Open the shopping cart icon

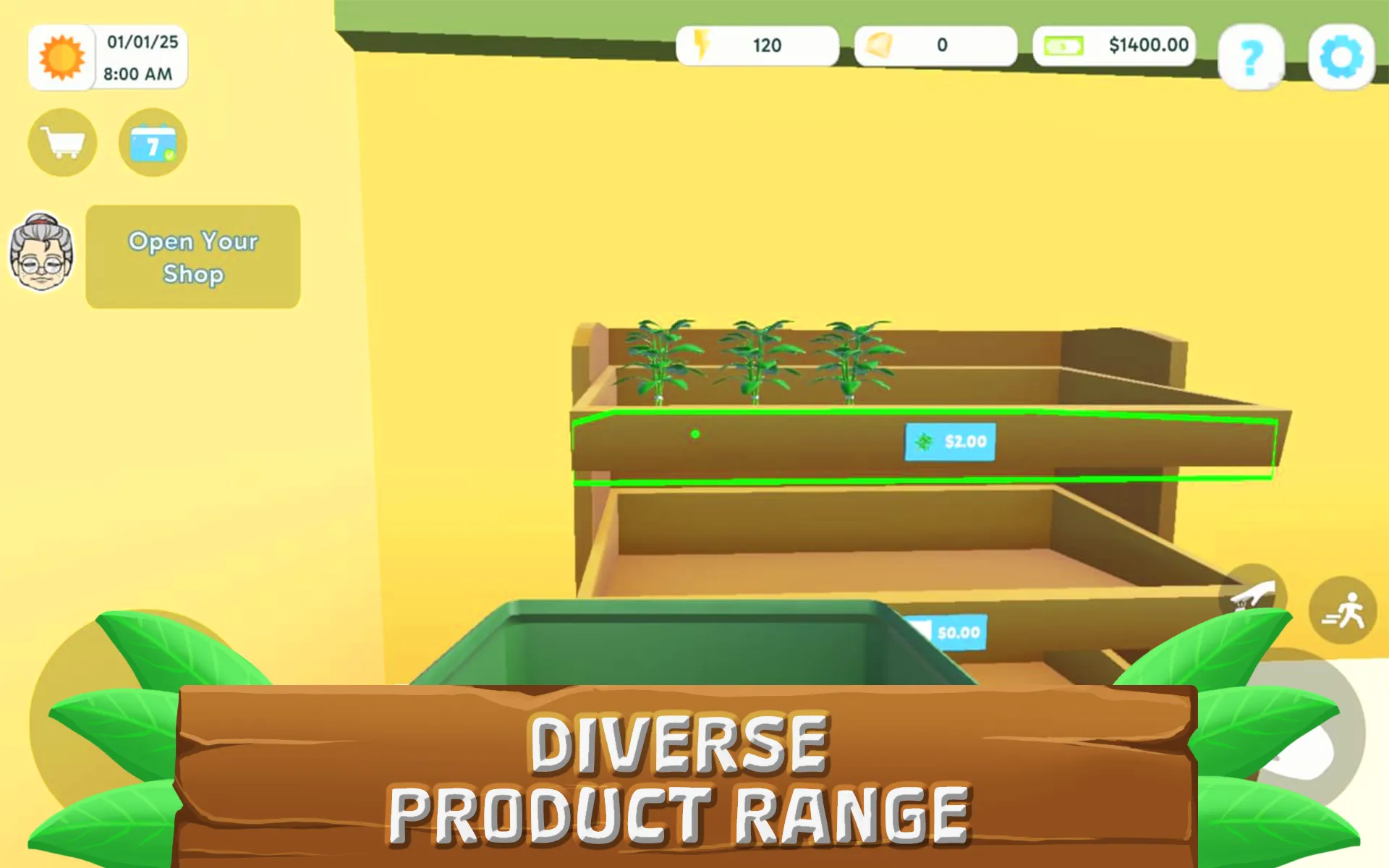click(x=62, y=142)
